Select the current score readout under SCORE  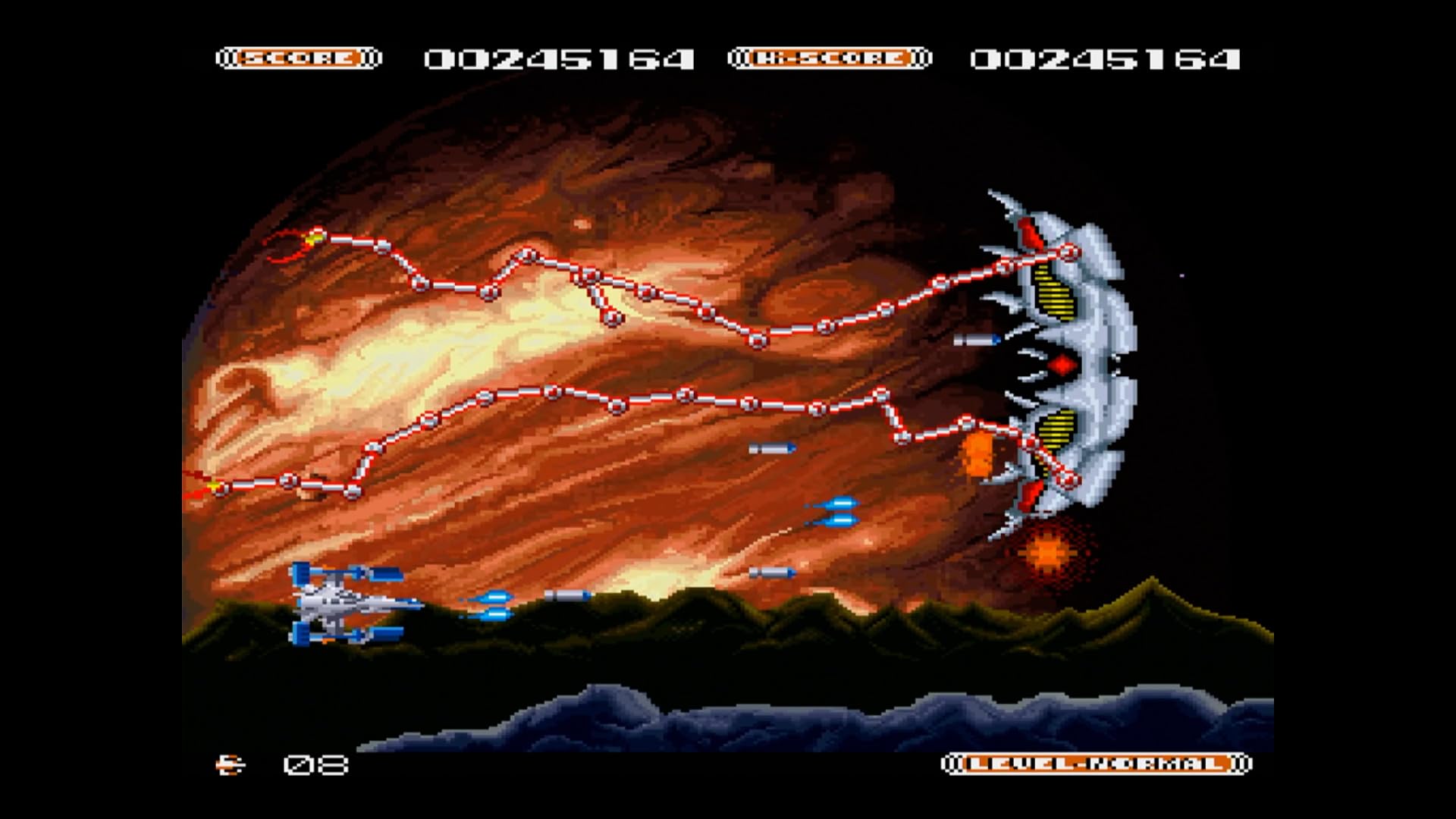point(560,61)
